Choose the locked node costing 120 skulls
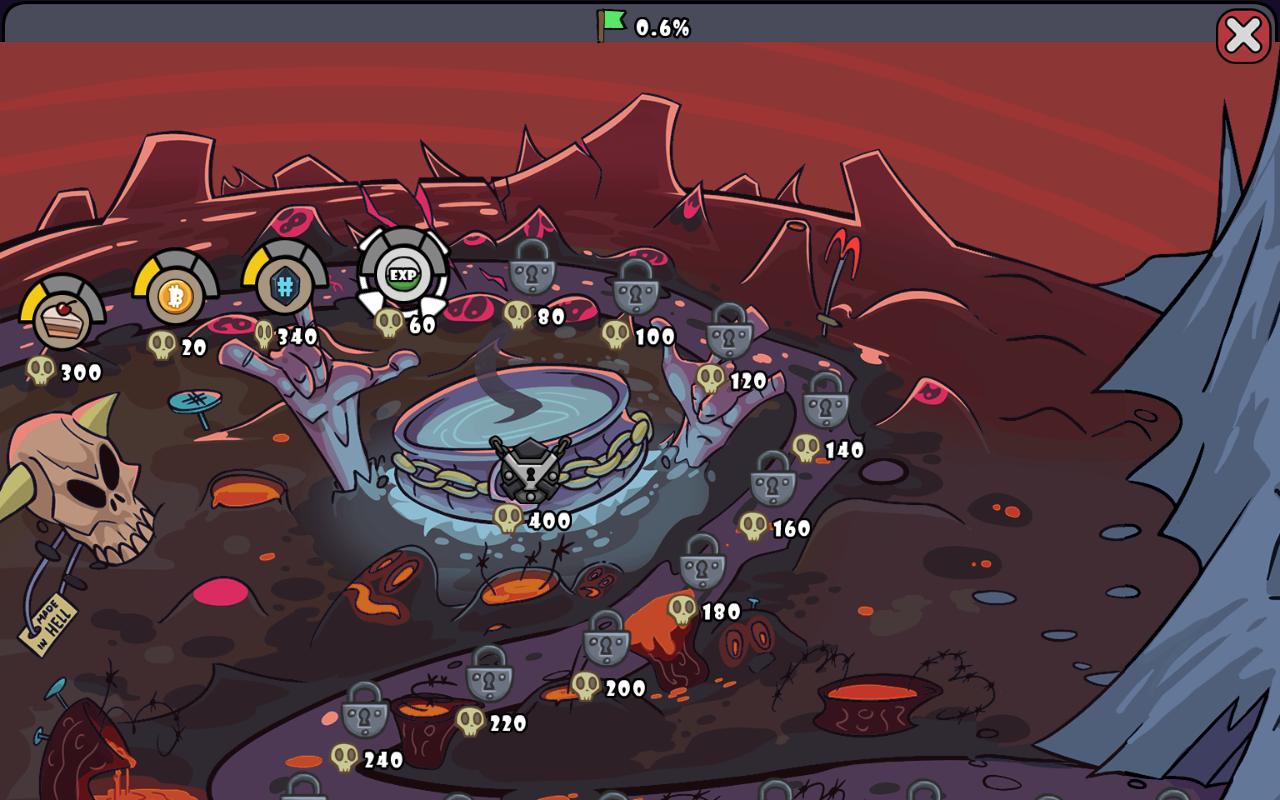Screen dimensions: 1280x800 coord(729,332)
